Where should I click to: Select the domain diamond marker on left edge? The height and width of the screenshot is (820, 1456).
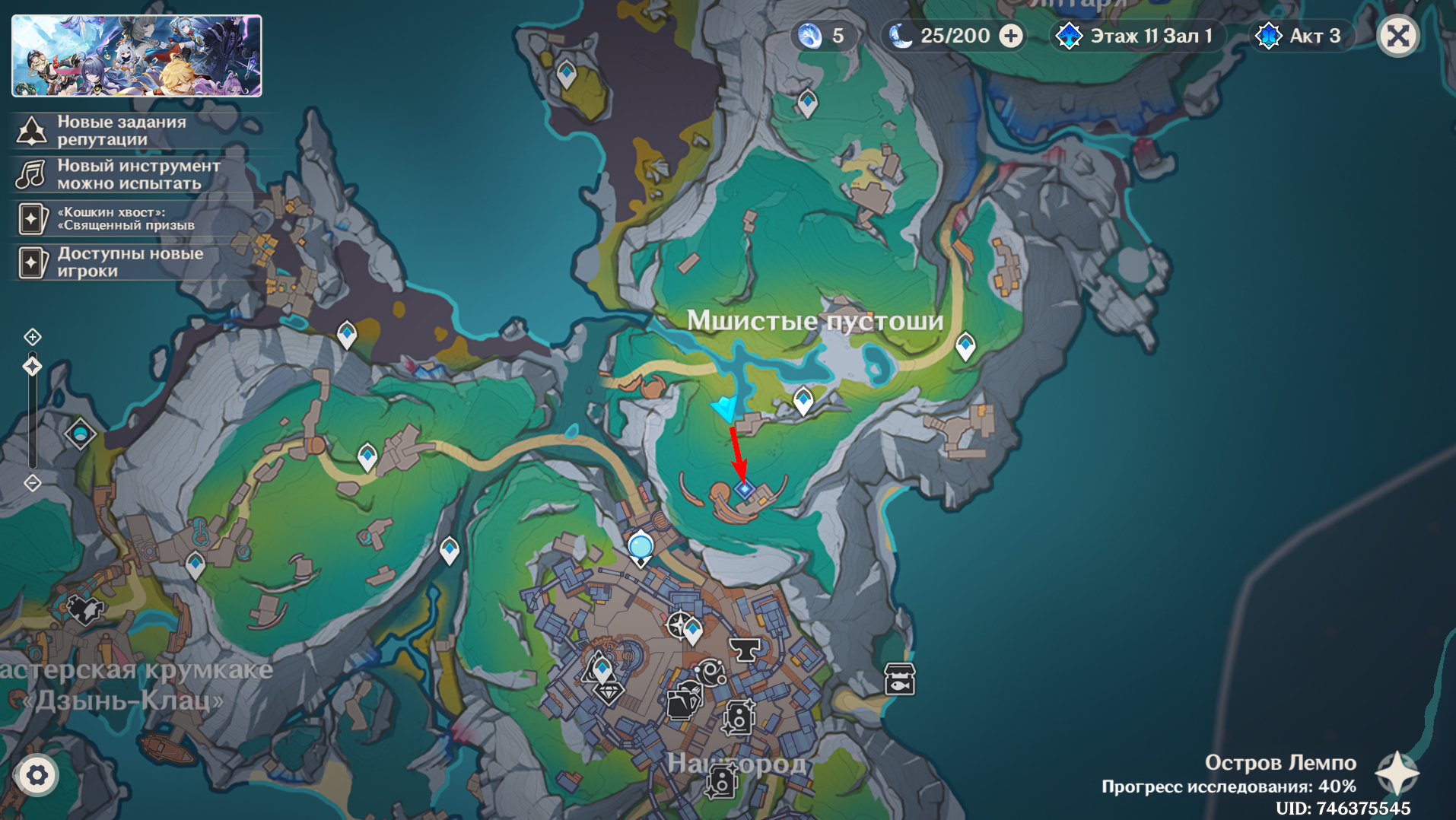(80, 434)
